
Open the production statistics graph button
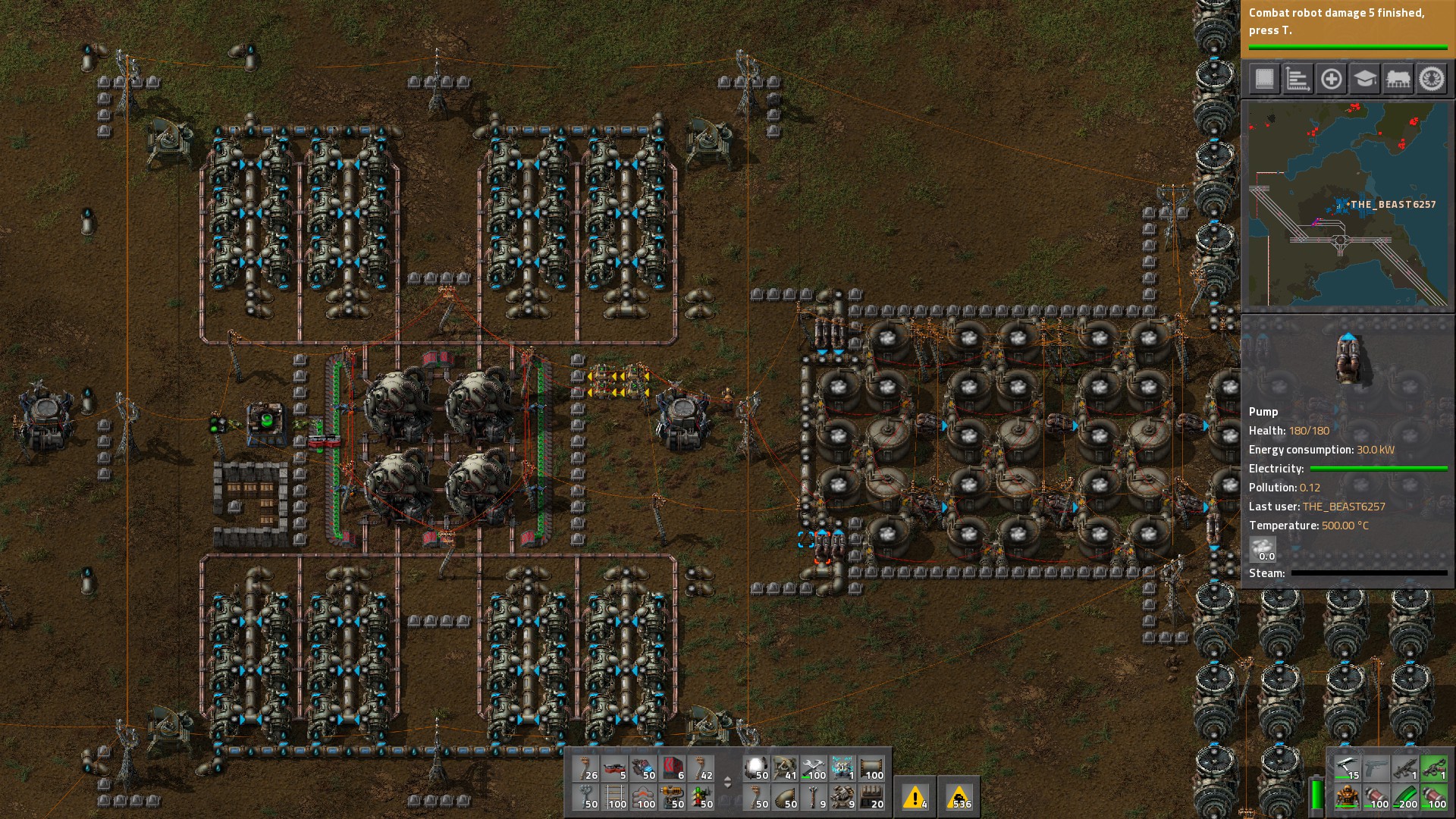coord(1298,79)
